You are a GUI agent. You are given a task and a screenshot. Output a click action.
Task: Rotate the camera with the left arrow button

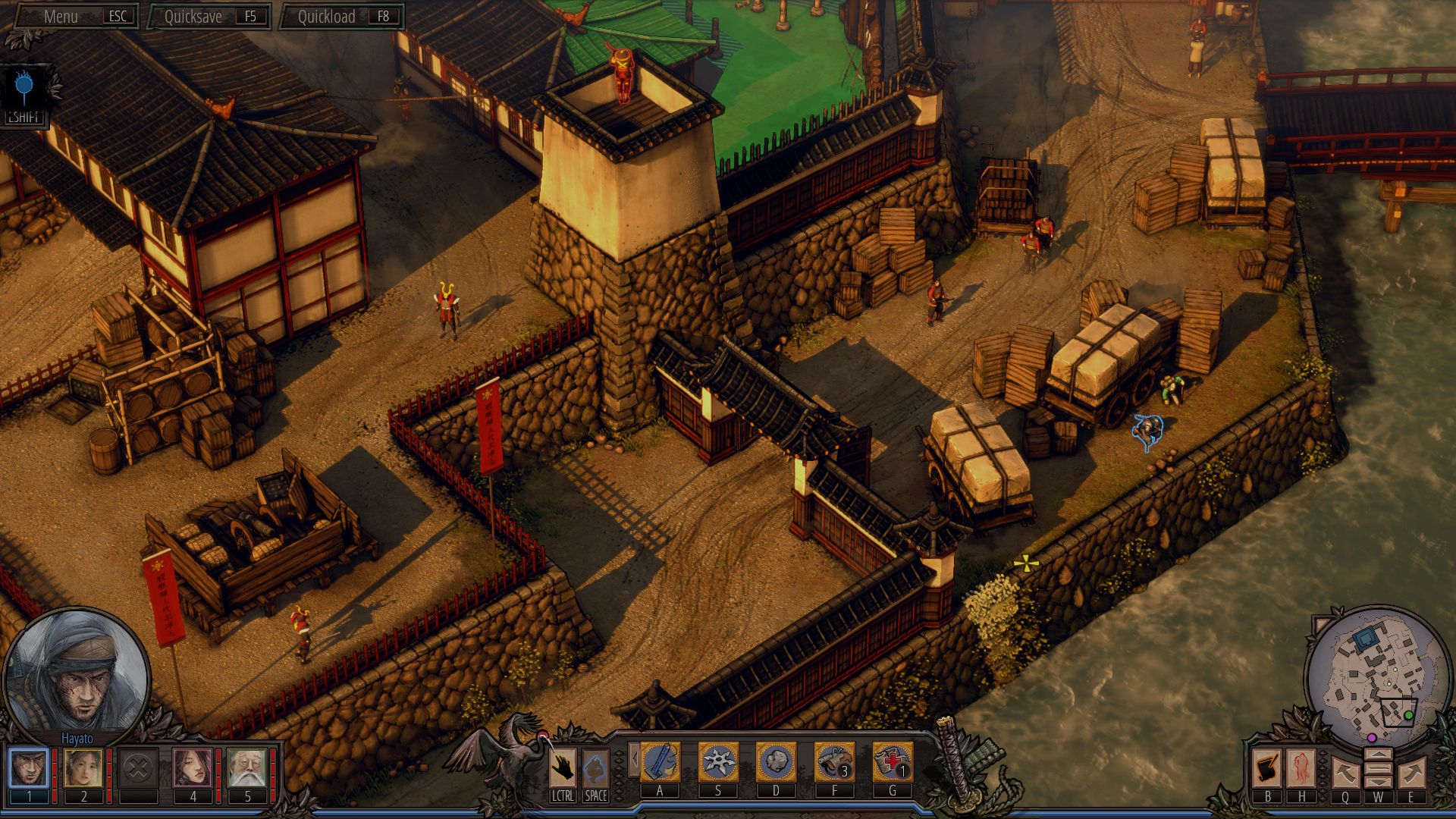click(1345, 773)
